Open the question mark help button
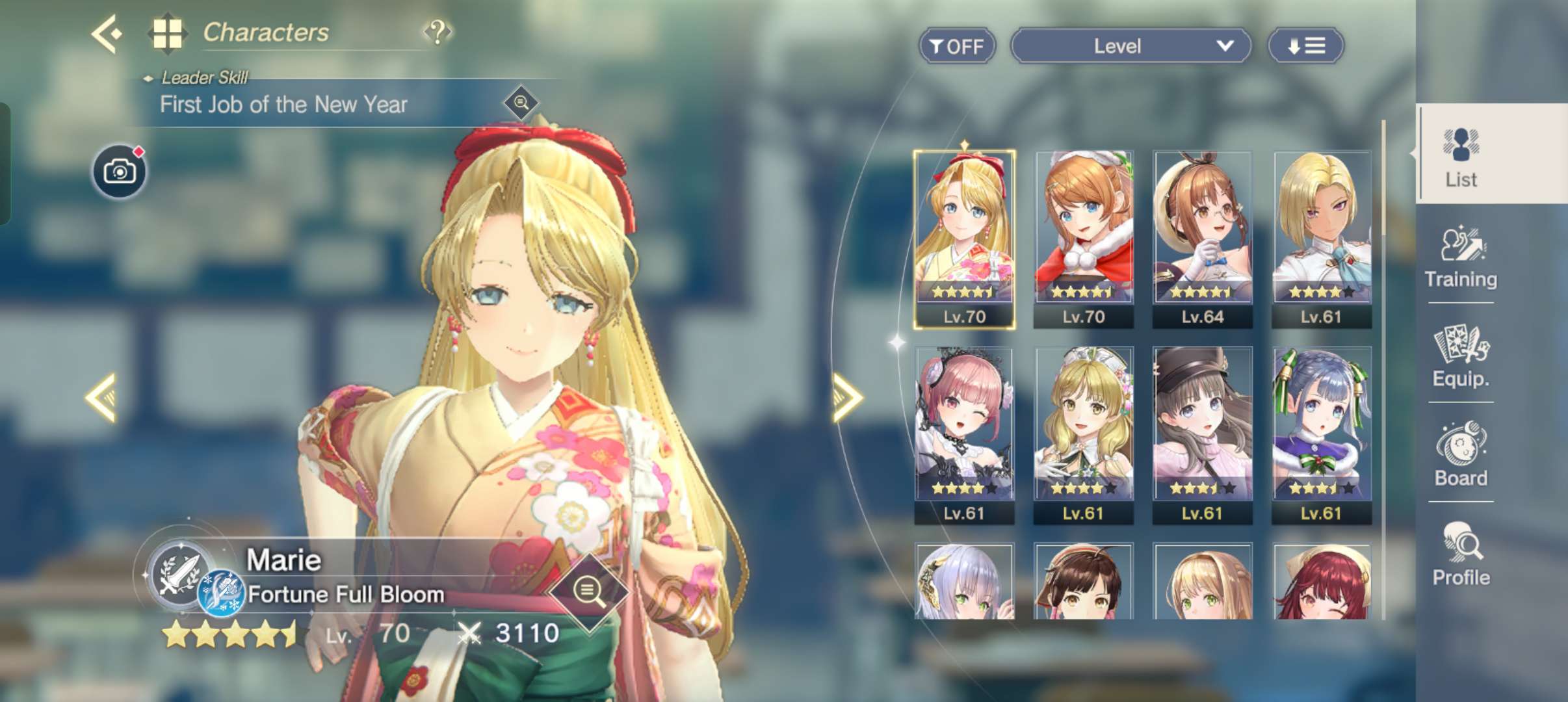The width and height of the screenshot is (1568, 702). click(438, 31)
